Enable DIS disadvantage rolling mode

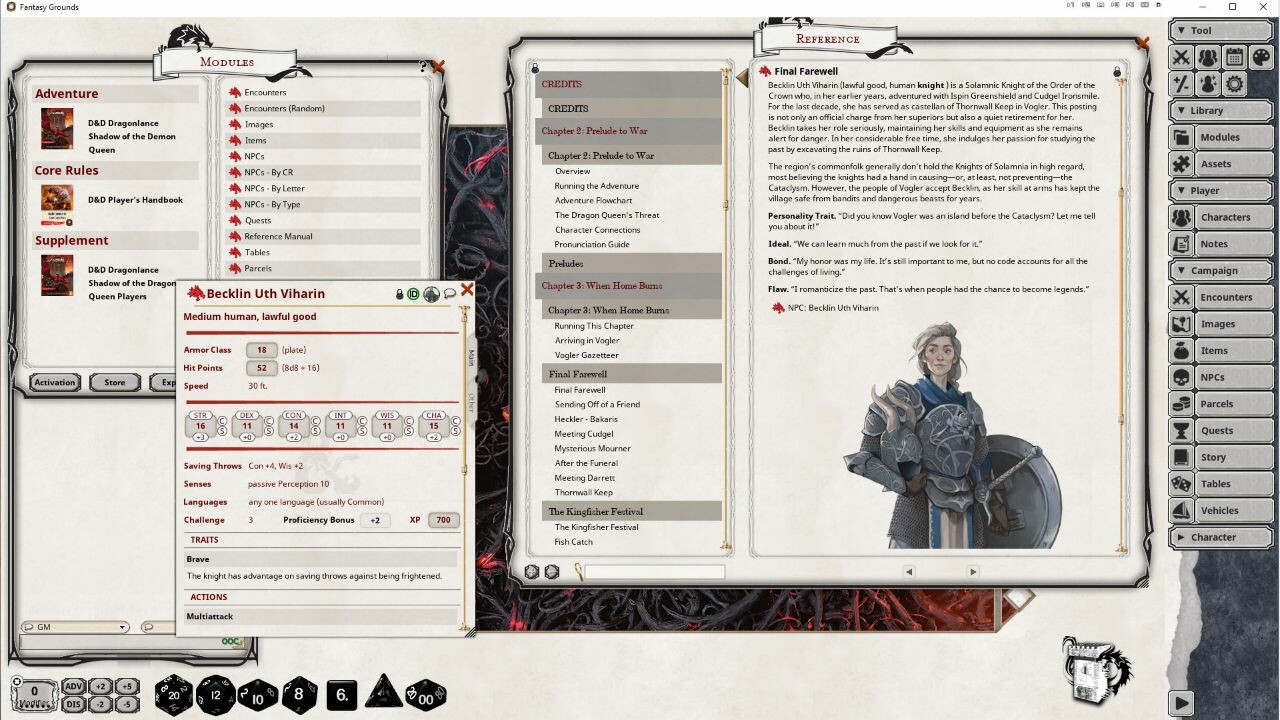click(x=72, y=702)
